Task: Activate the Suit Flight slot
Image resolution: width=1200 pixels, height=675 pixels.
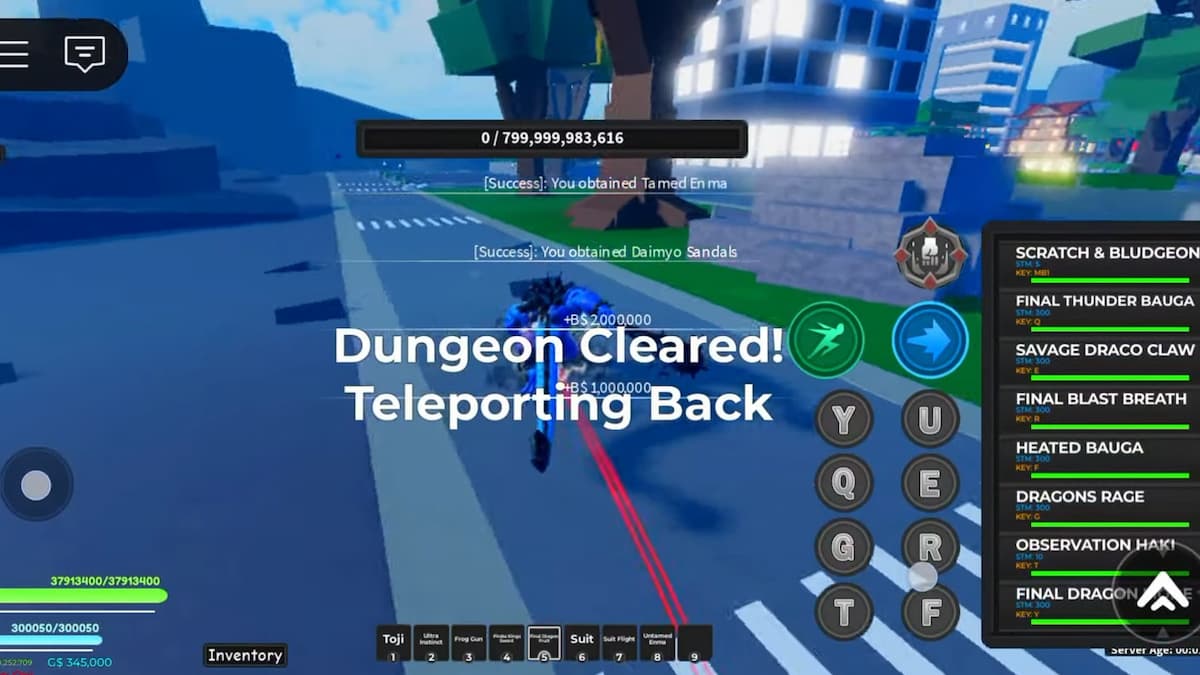Action: pos(619,643)
